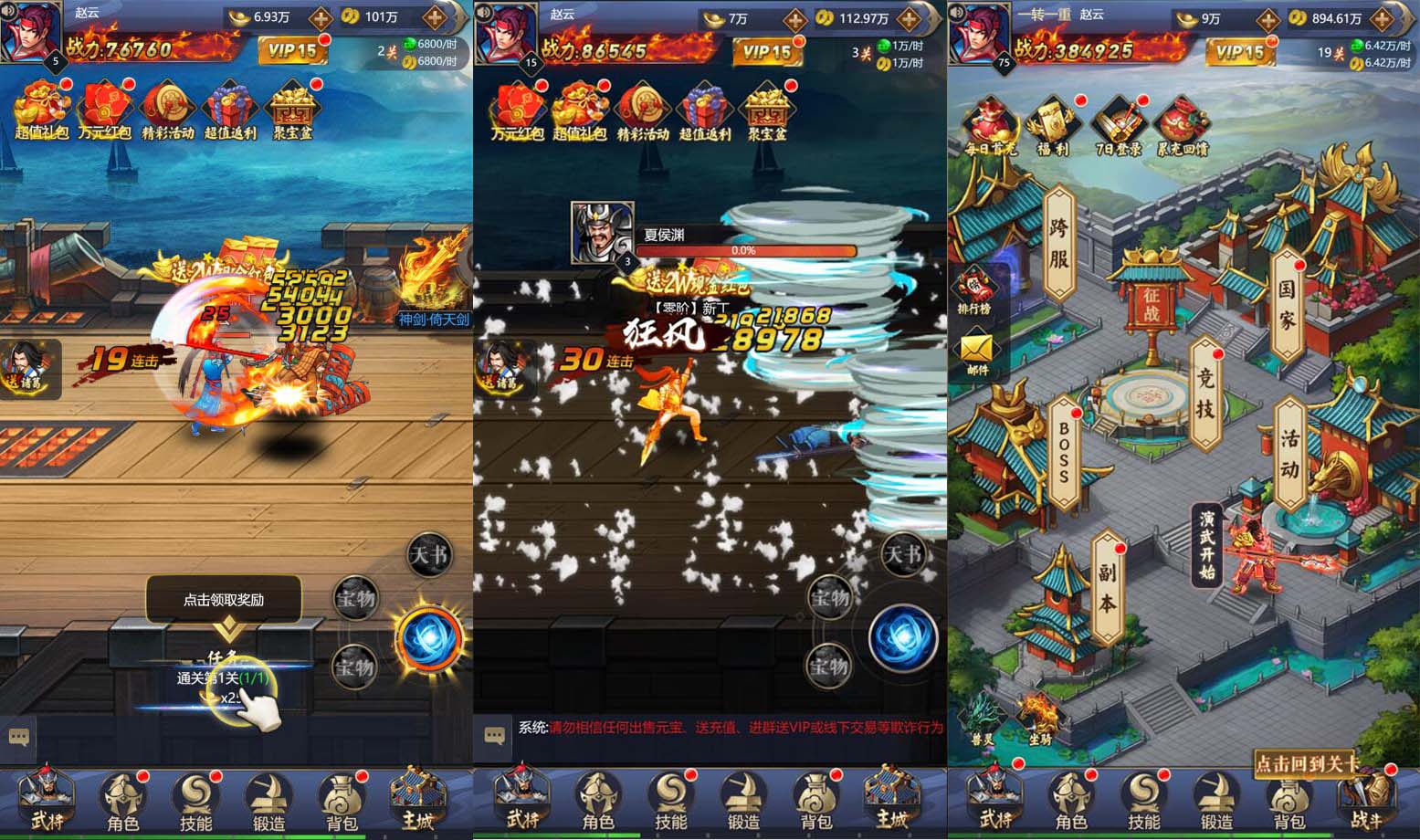This screenshot has width=1420, height=840.
Task: Claim the 通关第1关 task reward
Action: pyautogui.click(x=224, y=678)
